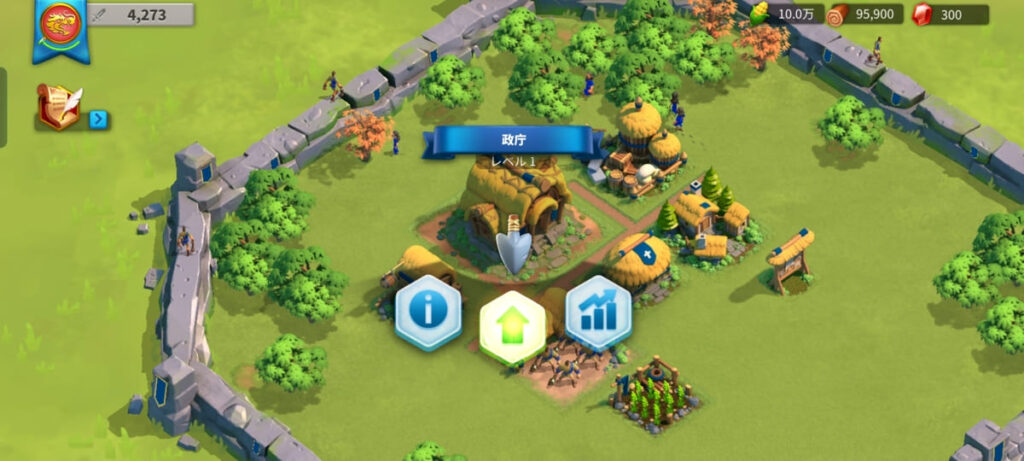Screen dimensions: 1024x461
Task: Open the quest scroll icon
Action: 59,106
